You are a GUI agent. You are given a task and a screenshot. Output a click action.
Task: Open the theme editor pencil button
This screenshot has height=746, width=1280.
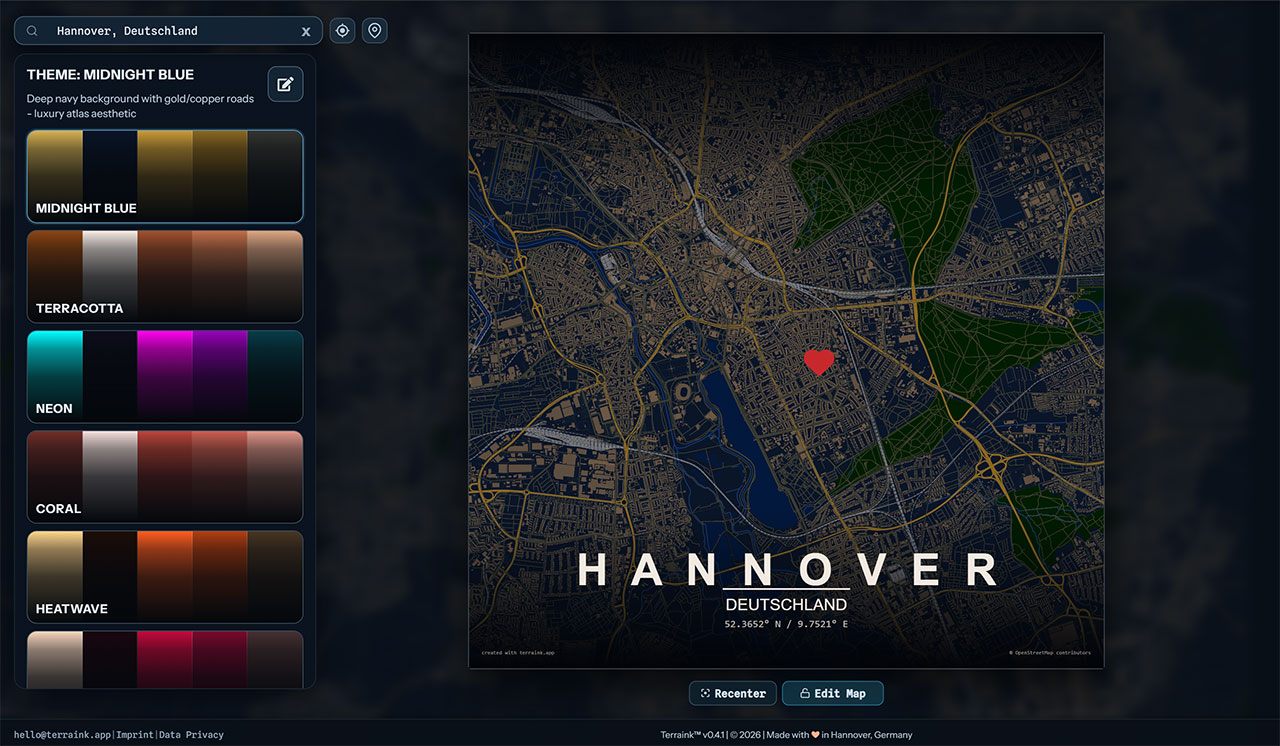285,84
